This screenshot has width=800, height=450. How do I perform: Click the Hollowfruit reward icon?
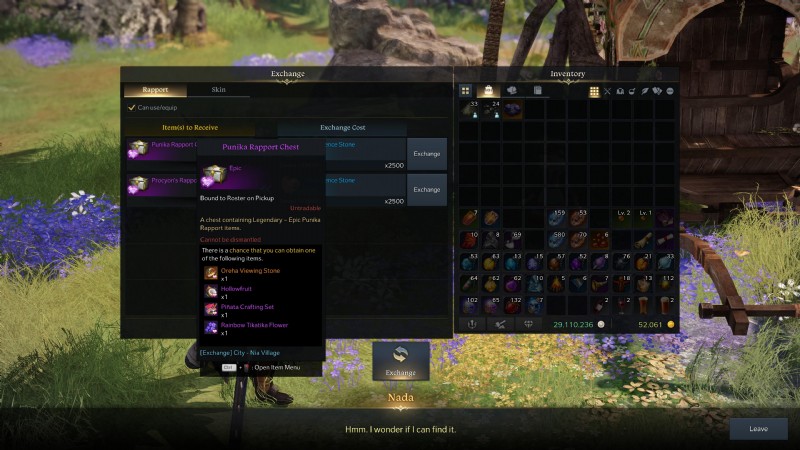pos(211,290)
